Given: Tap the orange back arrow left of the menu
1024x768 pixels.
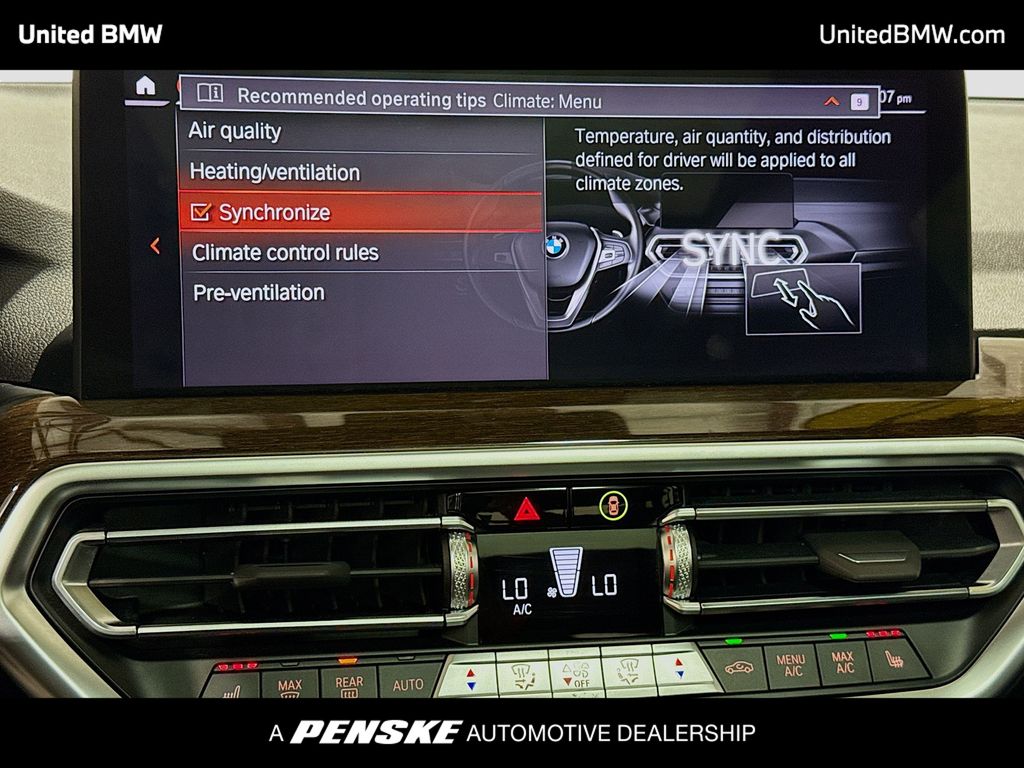Looking at the screenshot, I should click(155, 245).
